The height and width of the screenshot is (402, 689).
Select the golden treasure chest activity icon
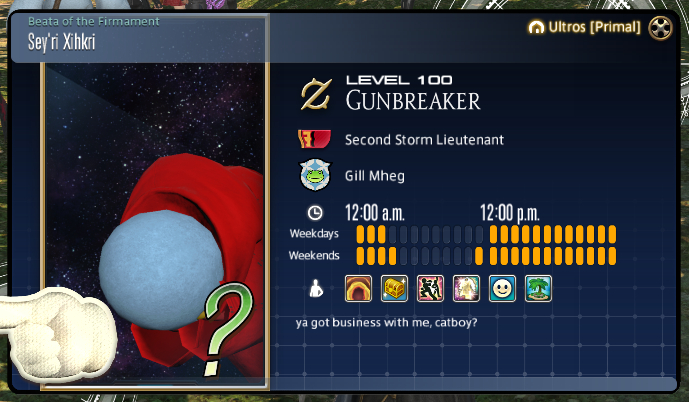point(395,289)
